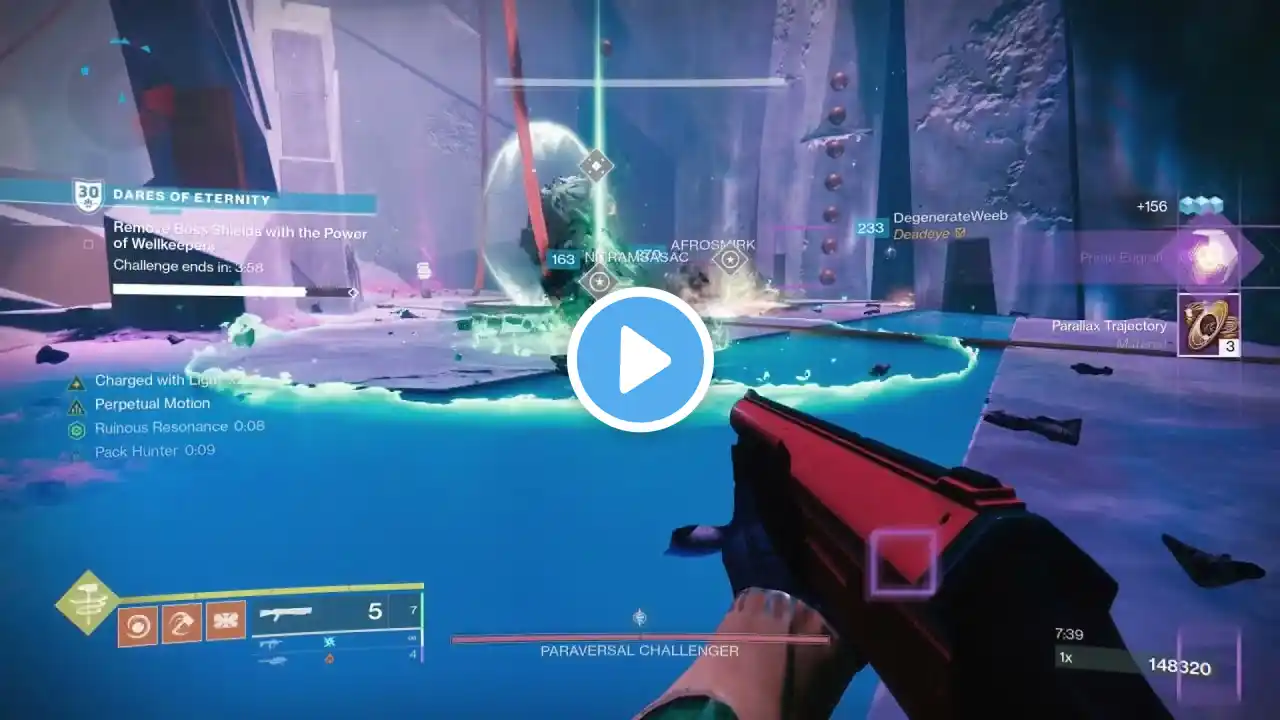
Task: Trigger the third orange class ability icon
Action: pos(226,622)
